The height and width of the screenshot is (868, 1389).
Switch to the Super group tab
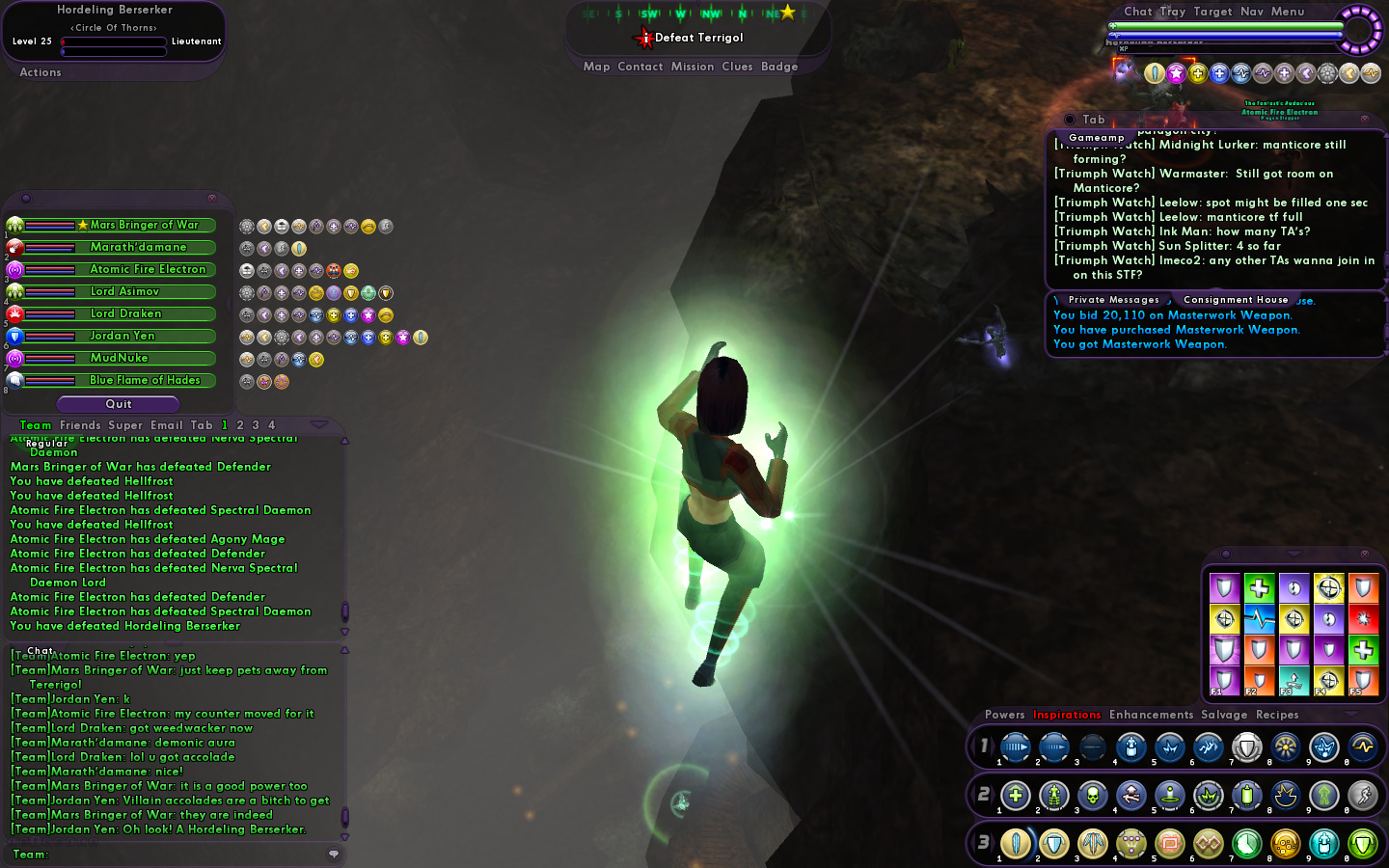coord(125,425)
